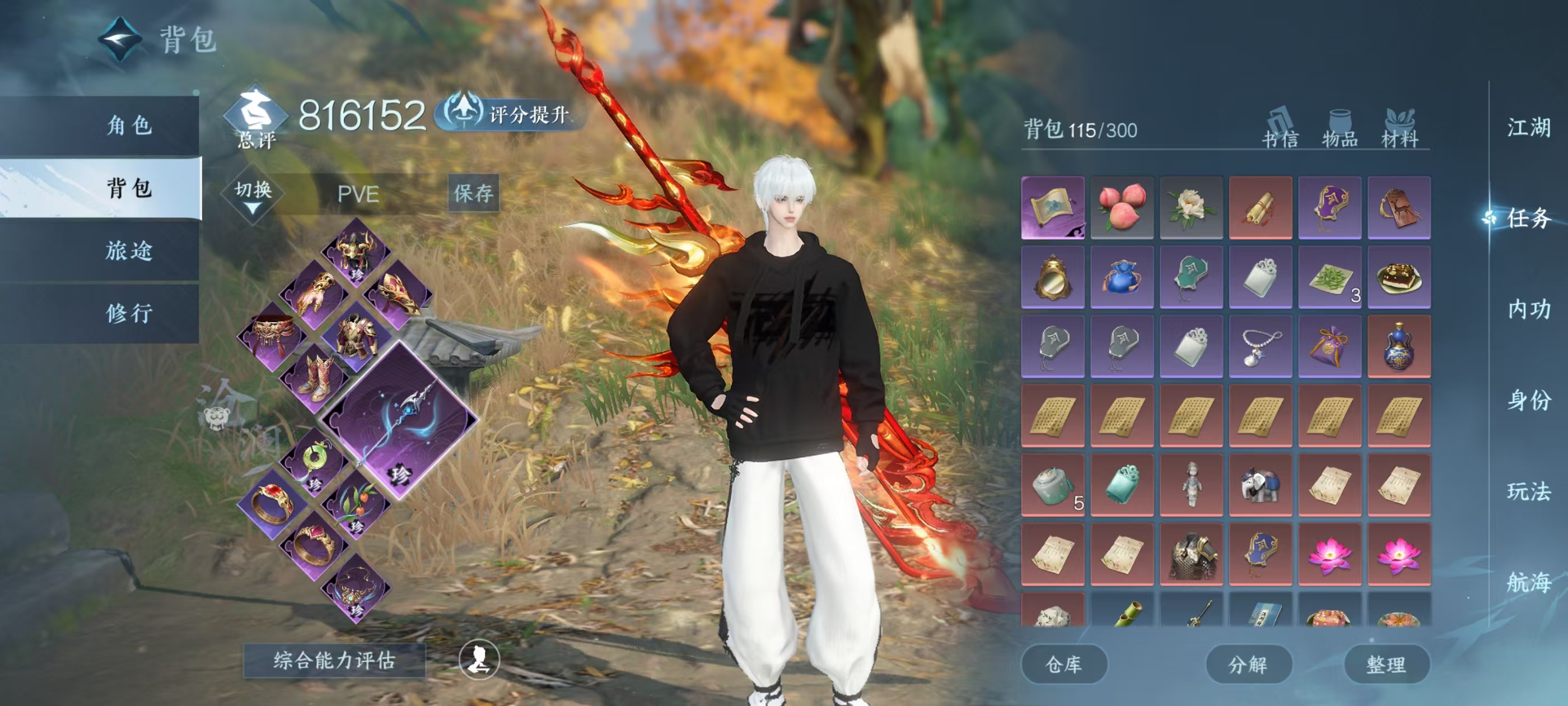Go to the 航海 sailing menu

[1528, 582]
